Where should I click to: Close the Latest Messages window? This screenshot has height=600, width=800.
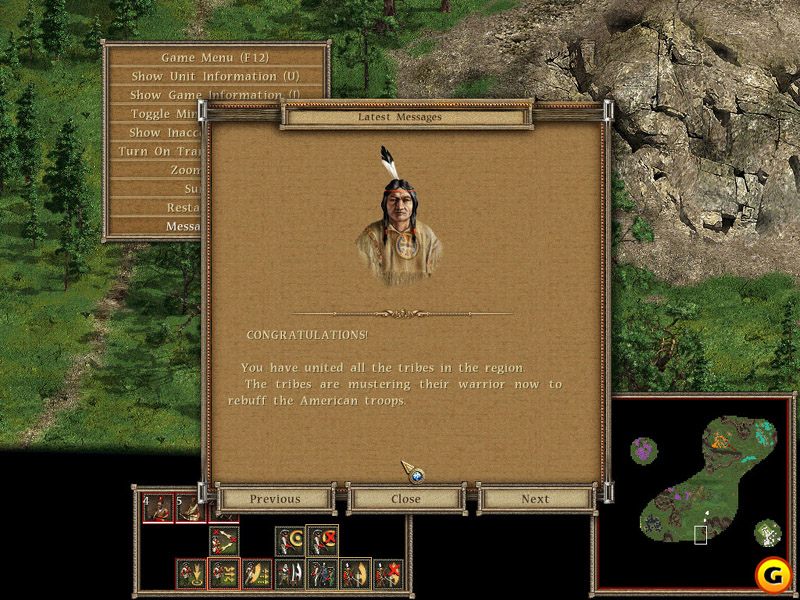click(406, 499)
